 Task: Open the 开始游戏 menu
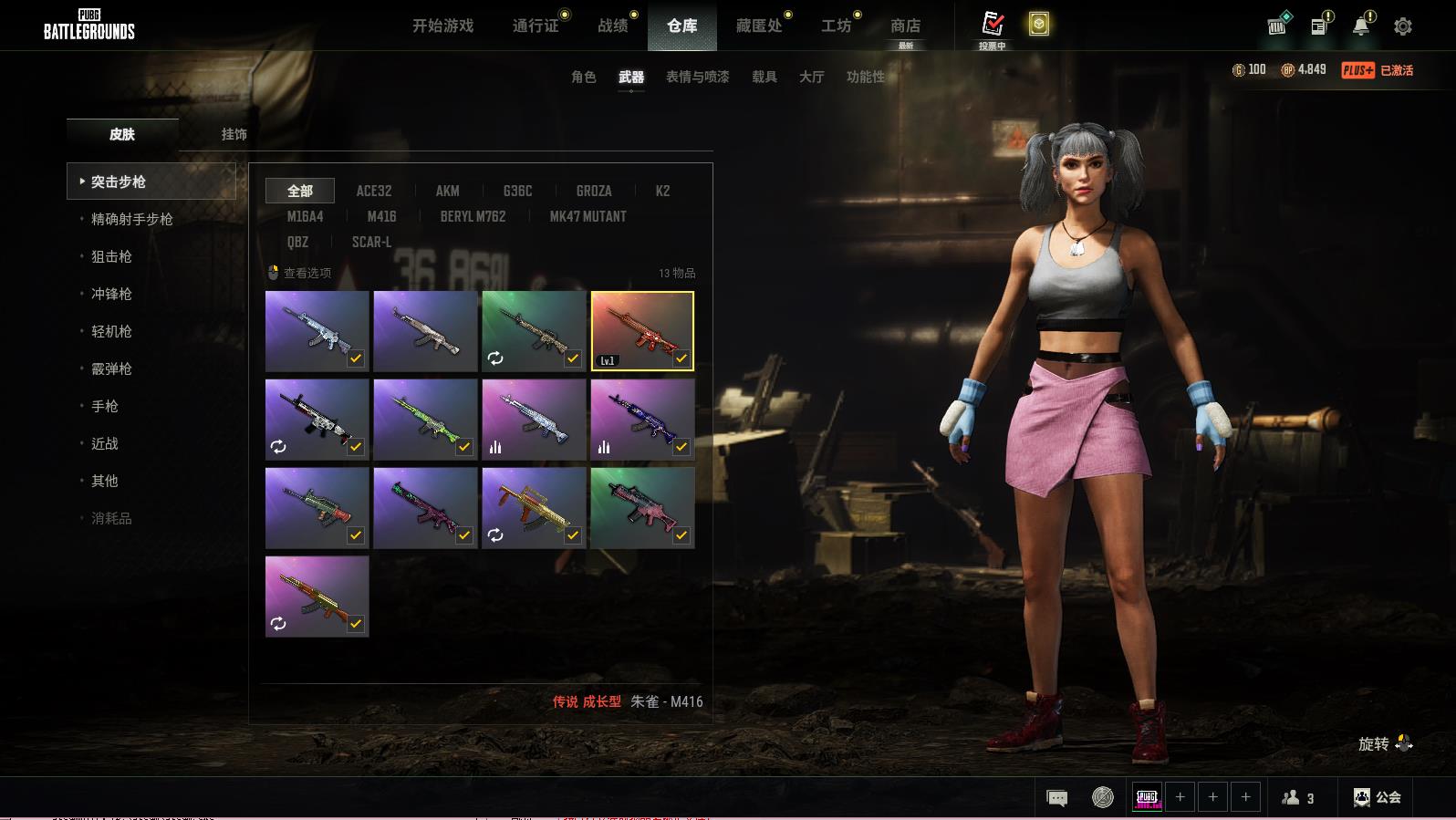[442, 26]
